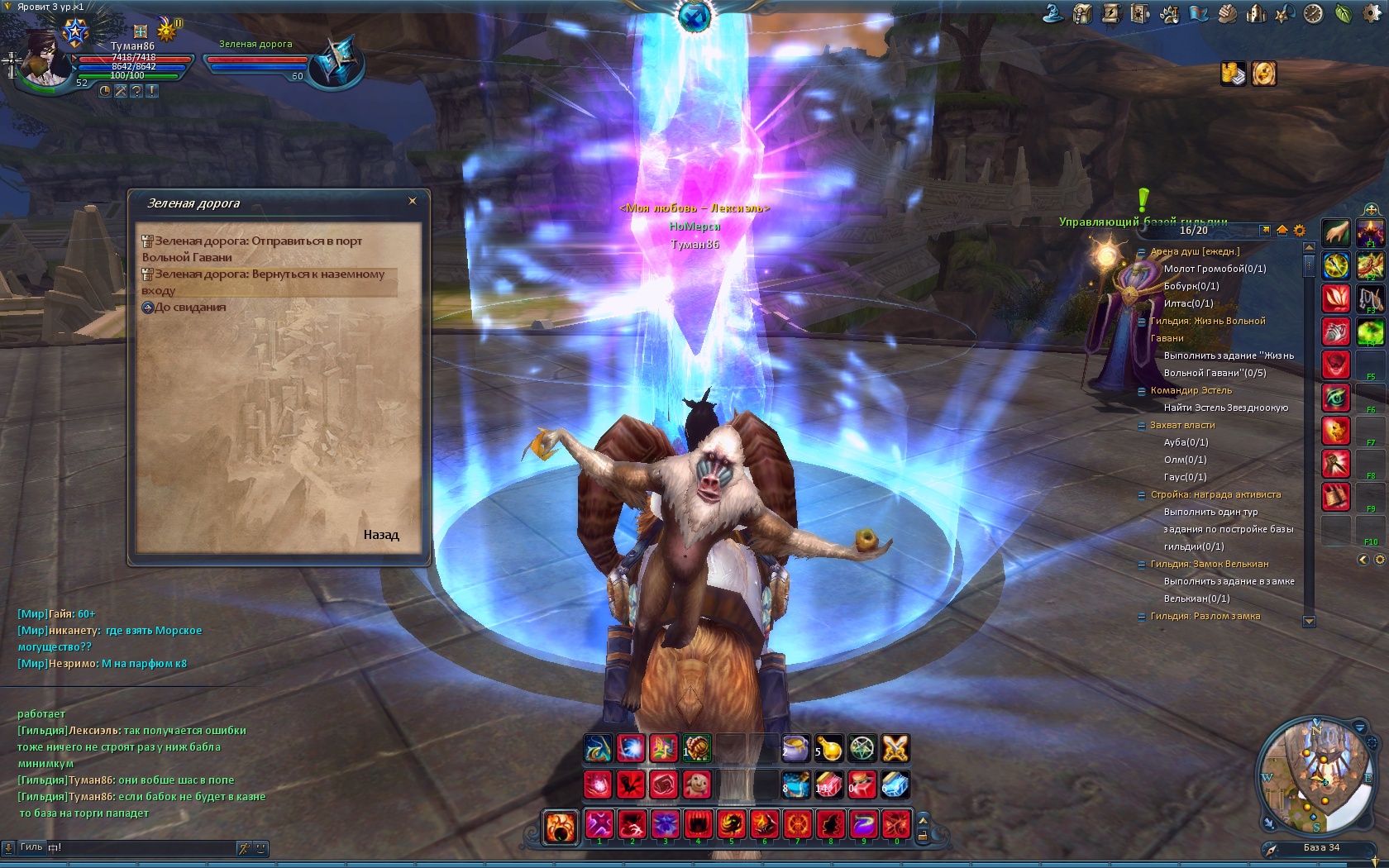Screen dimensions: 1389x868
Task: Click the 'Назад' back button
Action: [380, 535]
